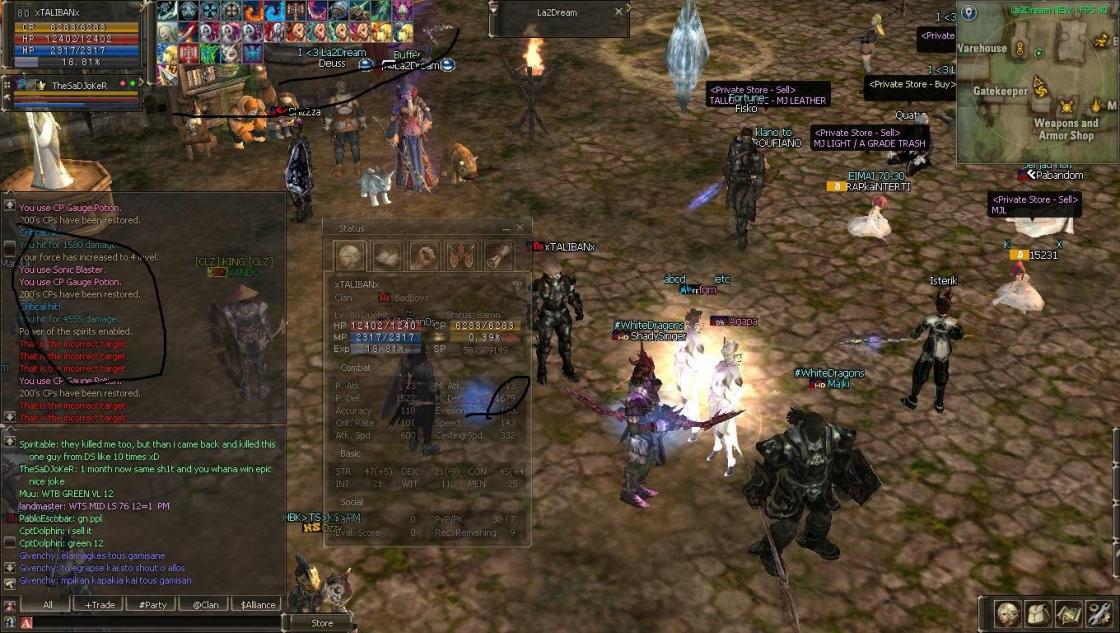
Task: Open the character face menu icon
Action: click(1007, 614)
